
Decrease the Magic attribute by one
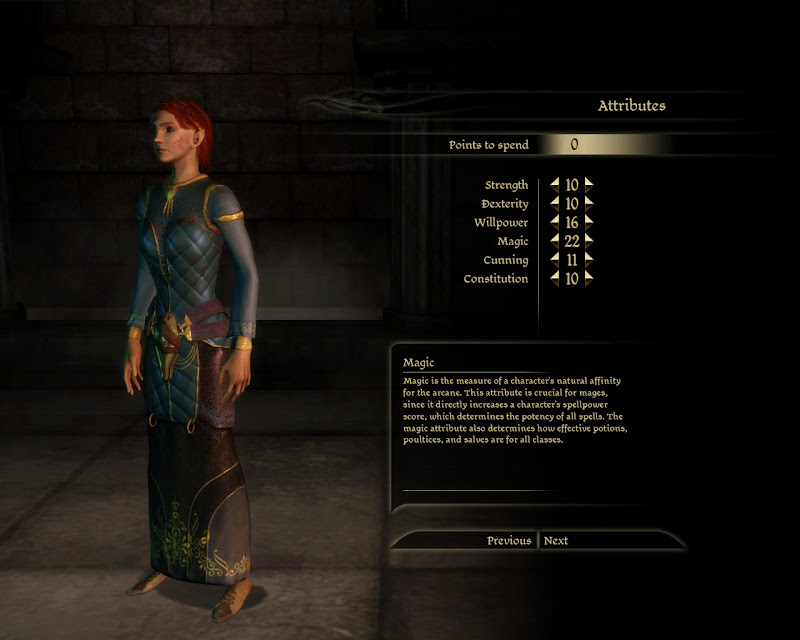(x=555, y=241)
